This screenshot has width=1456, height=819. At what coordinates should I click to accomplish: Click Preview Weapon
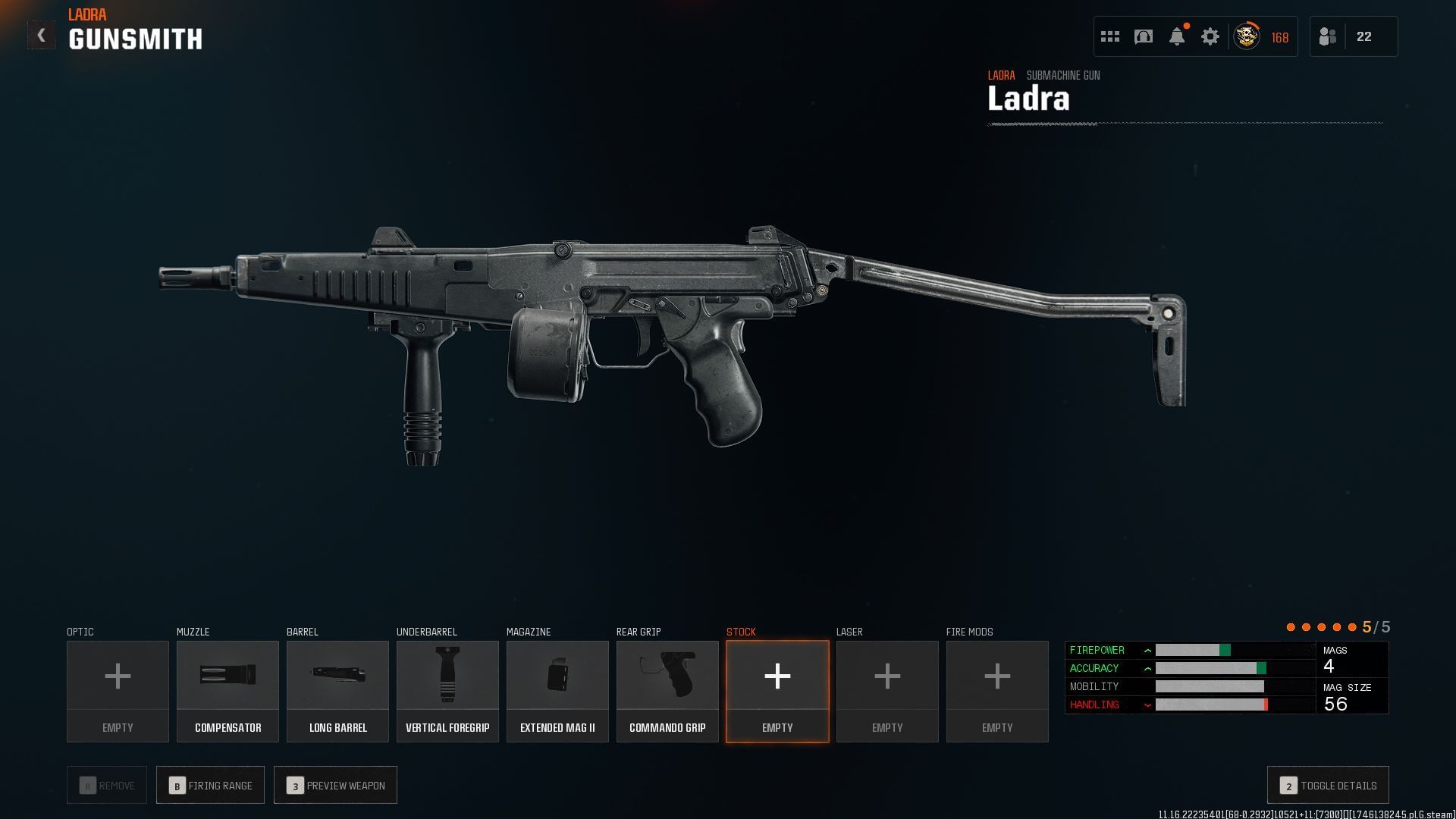(335, 785)
